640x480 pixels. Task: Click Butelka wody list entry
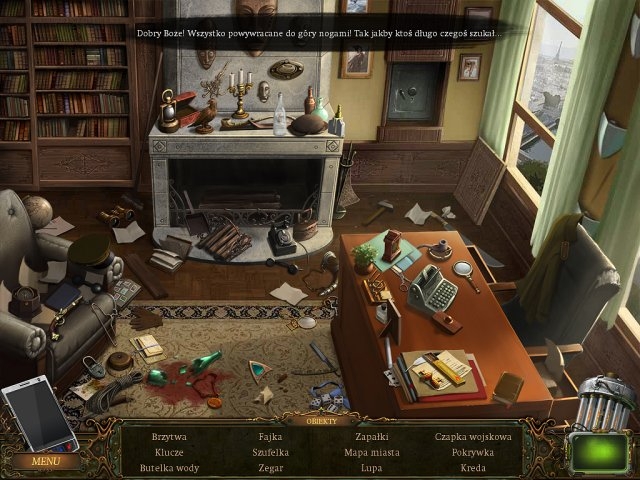click(x=169, y=467)
